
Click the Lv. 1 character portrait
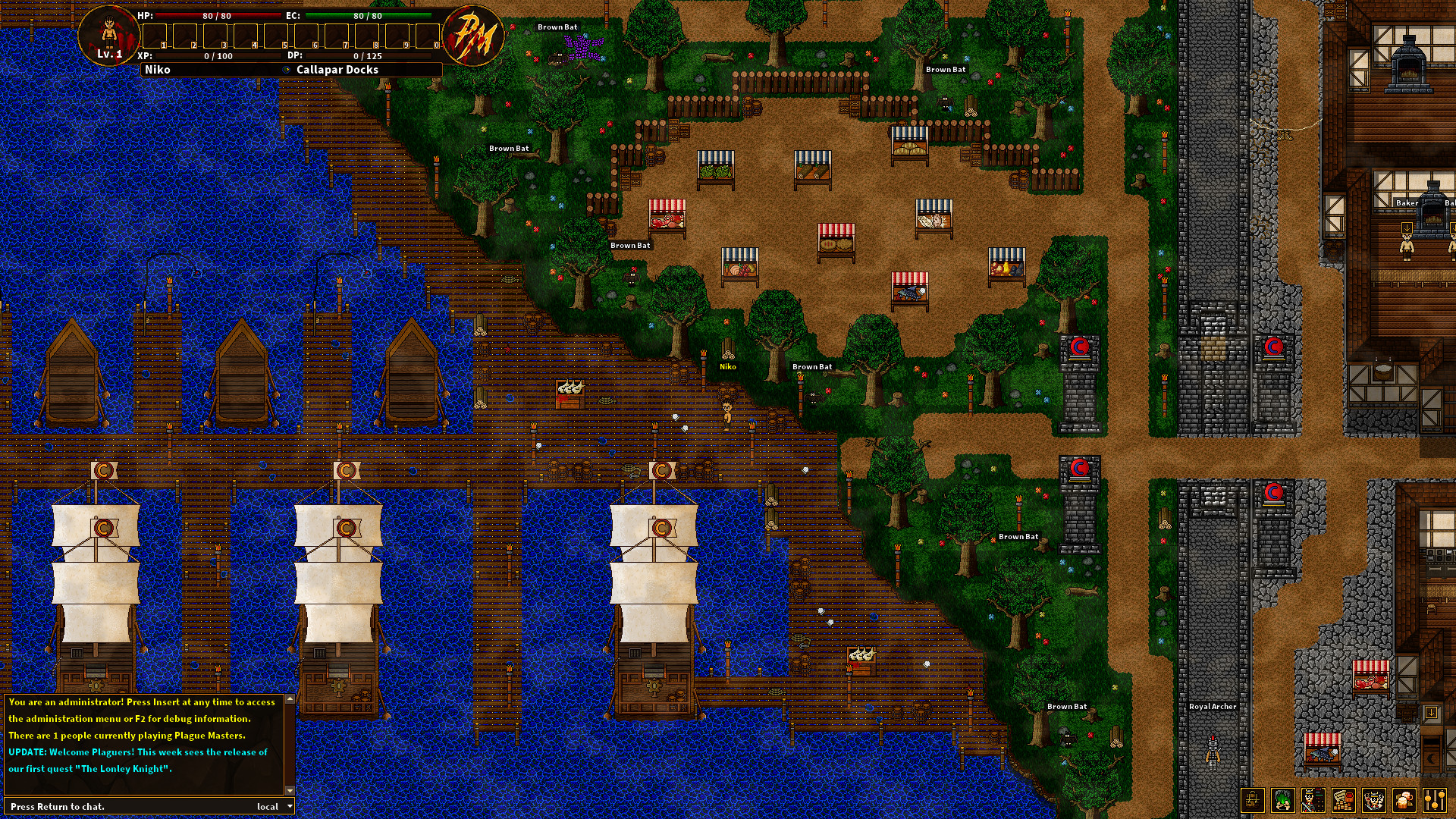pyautogui.click(x=110, y=36)
